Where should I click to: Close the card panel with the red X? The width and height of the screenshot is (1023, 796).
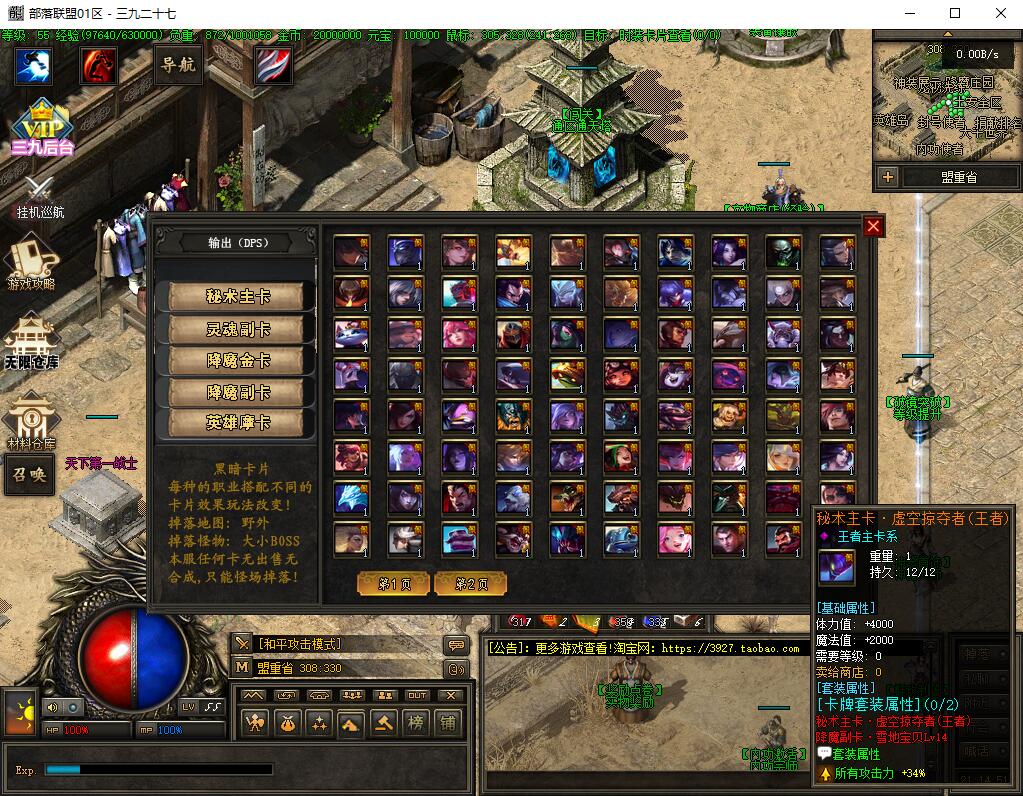tap(873, 227)
